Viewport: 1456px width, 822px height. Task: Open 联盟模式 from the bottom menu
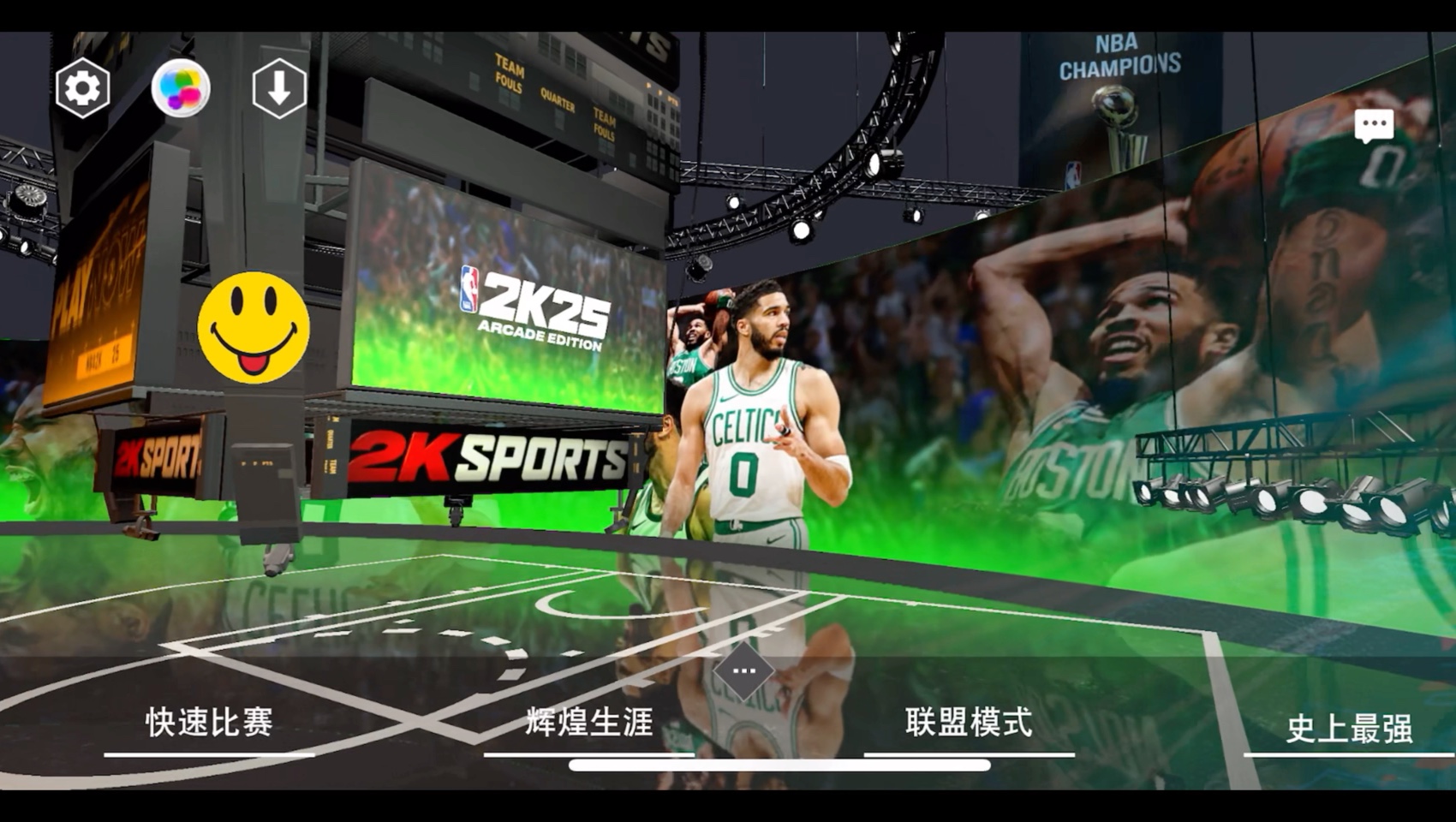[x=968, y=724]
